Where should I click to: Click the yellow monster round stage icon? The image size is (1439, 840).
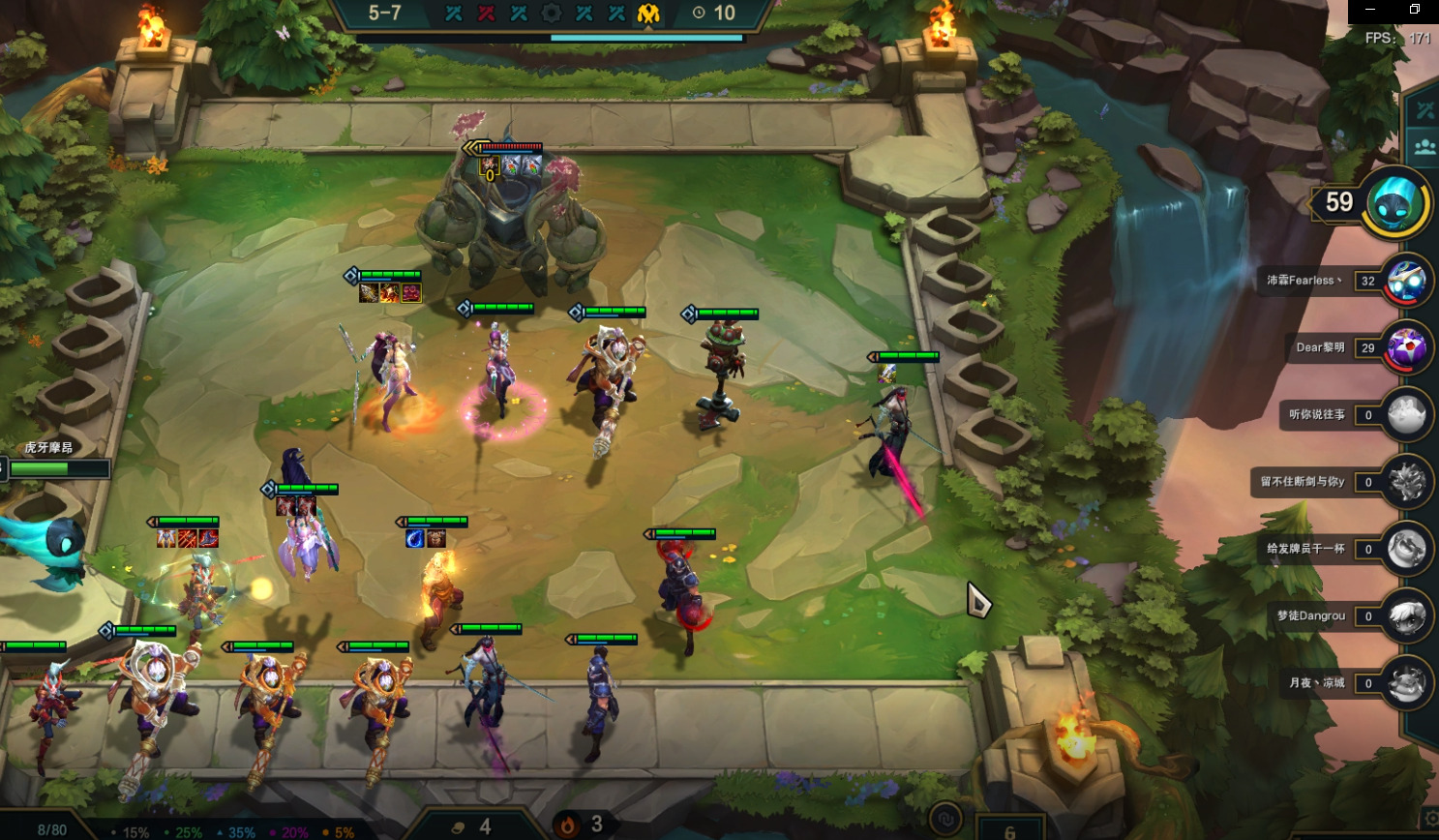(648, 14)
